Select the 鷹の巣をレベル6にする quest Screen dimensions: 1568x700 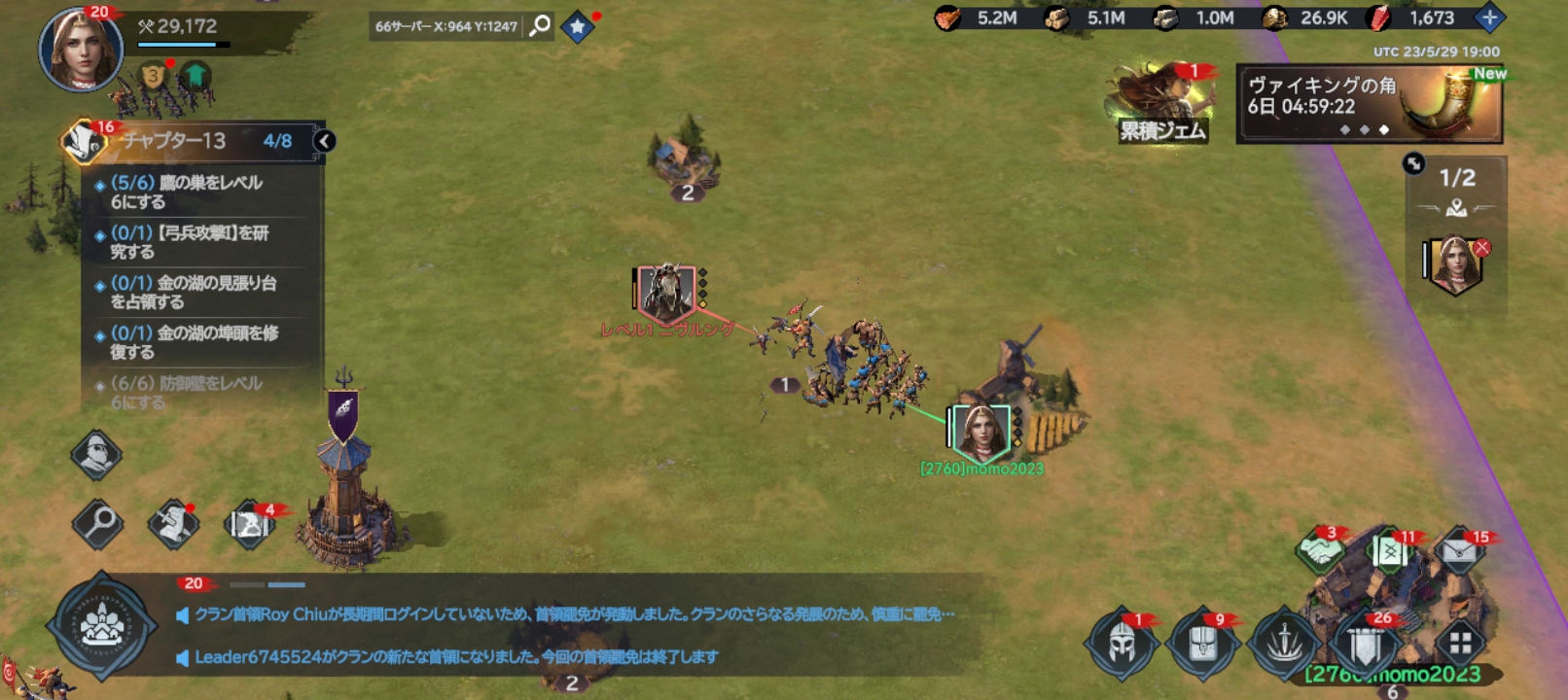(199, 192)
